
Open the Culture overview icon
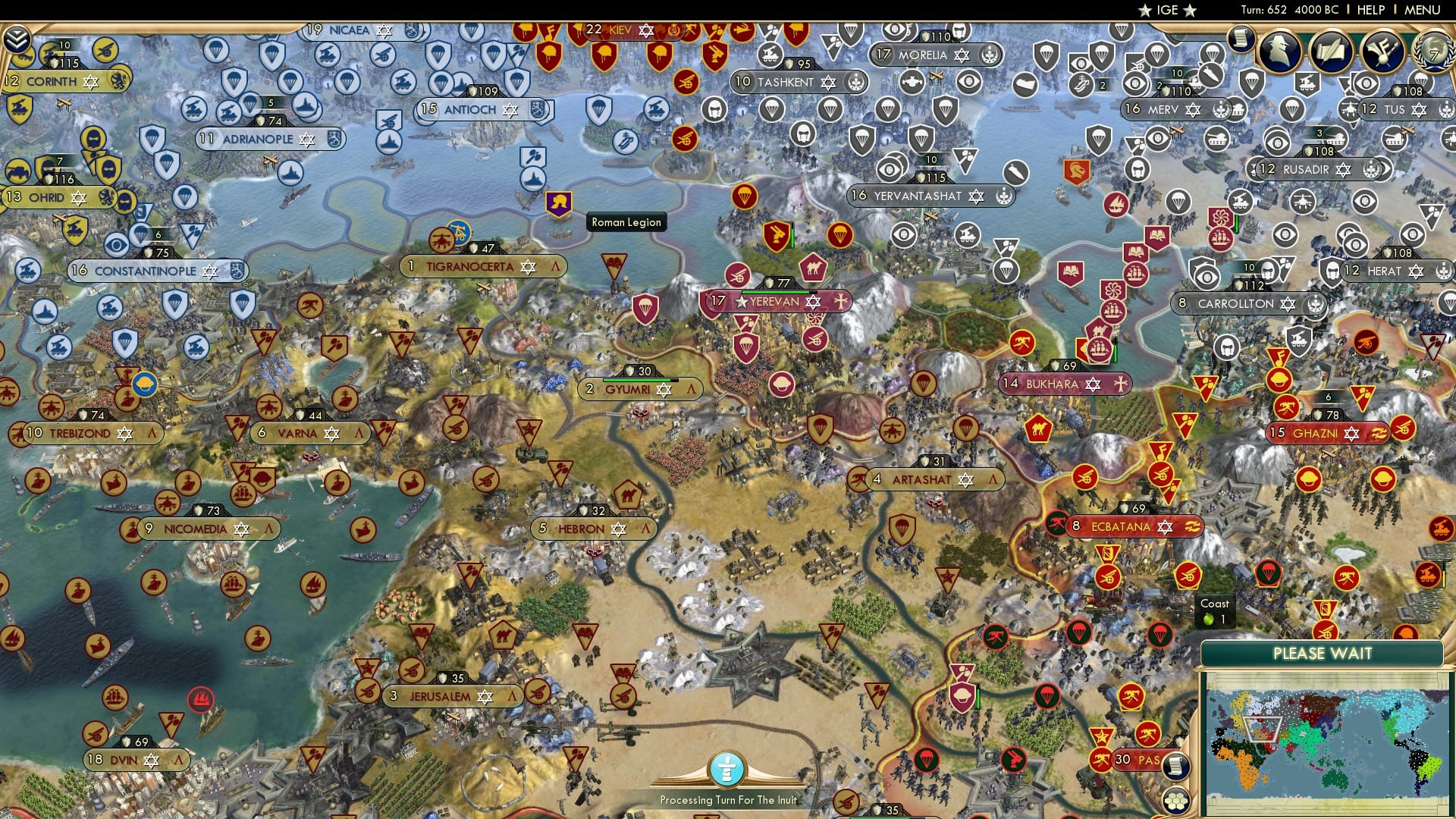tap(1385, 52)
